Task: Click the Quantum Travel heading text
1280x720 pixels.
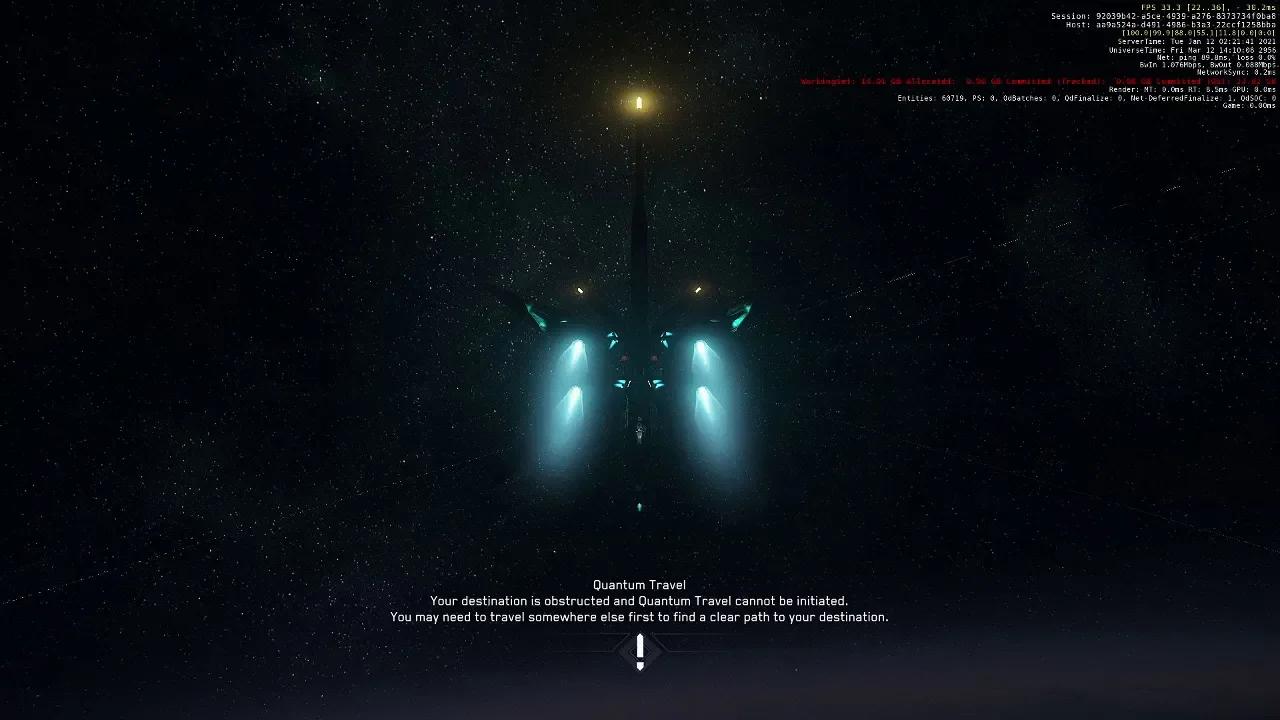Action: [639, 584]
